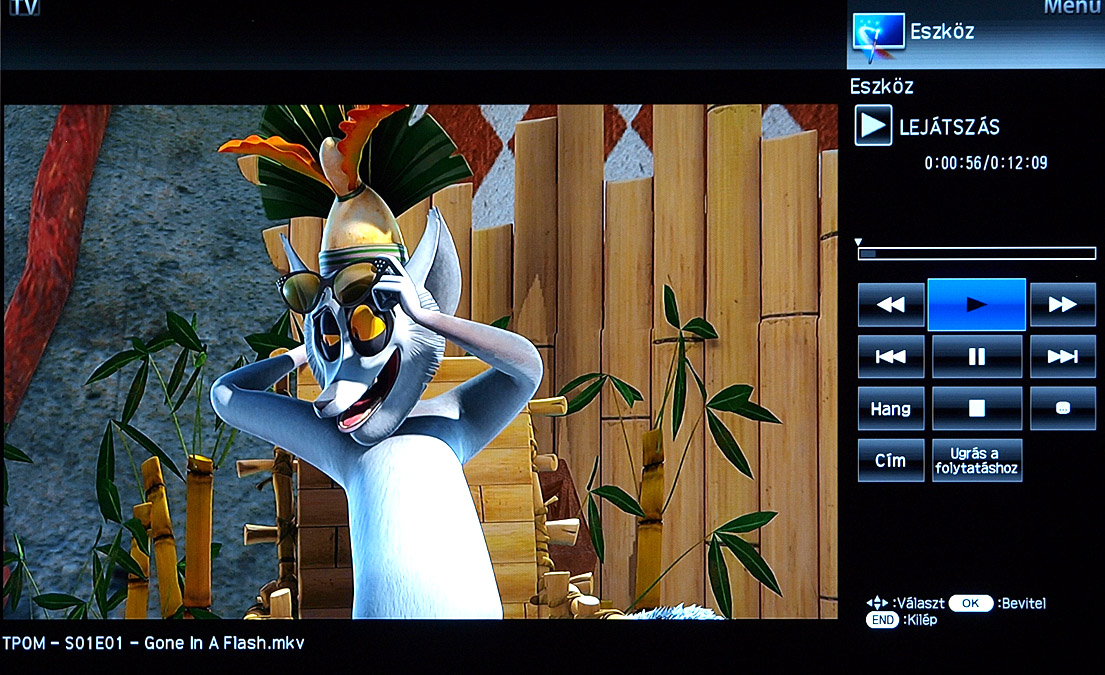Skip to the next track
This screenshot has height=675, width=1105.
(x=1062, y=356)
